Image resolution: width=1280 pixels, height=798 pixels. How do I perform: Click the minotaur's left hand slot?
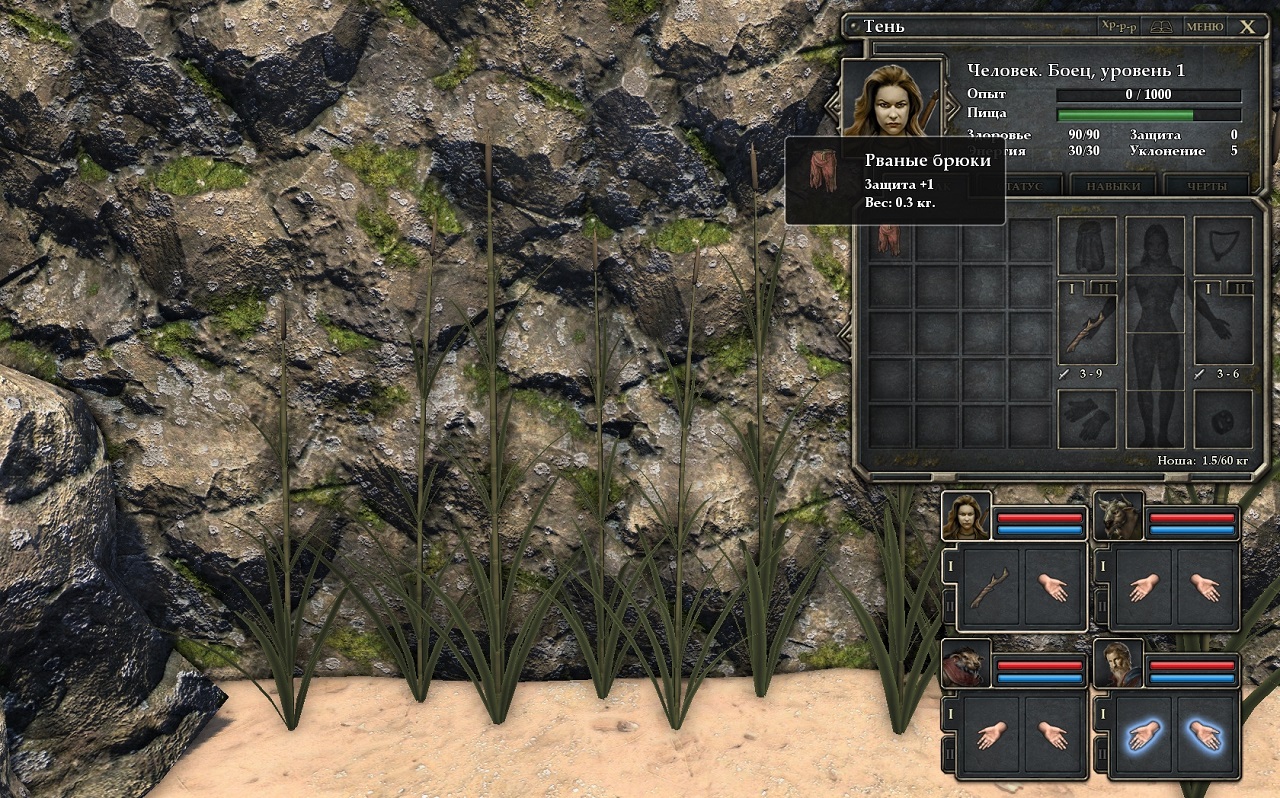pos(1141,587)
